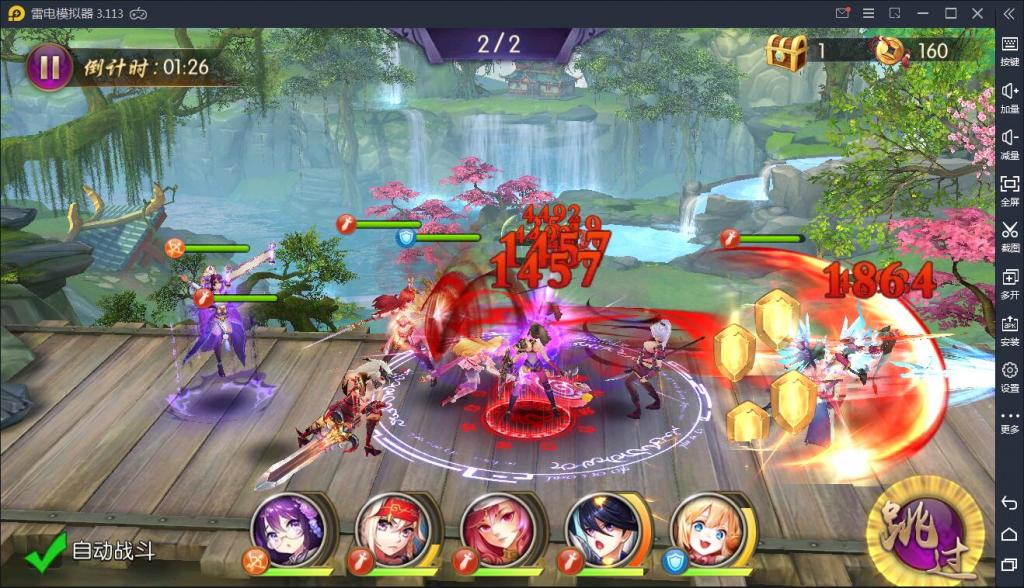Pause the battle with the purple button
1024x588 pixels.
(x=49, y=67)
